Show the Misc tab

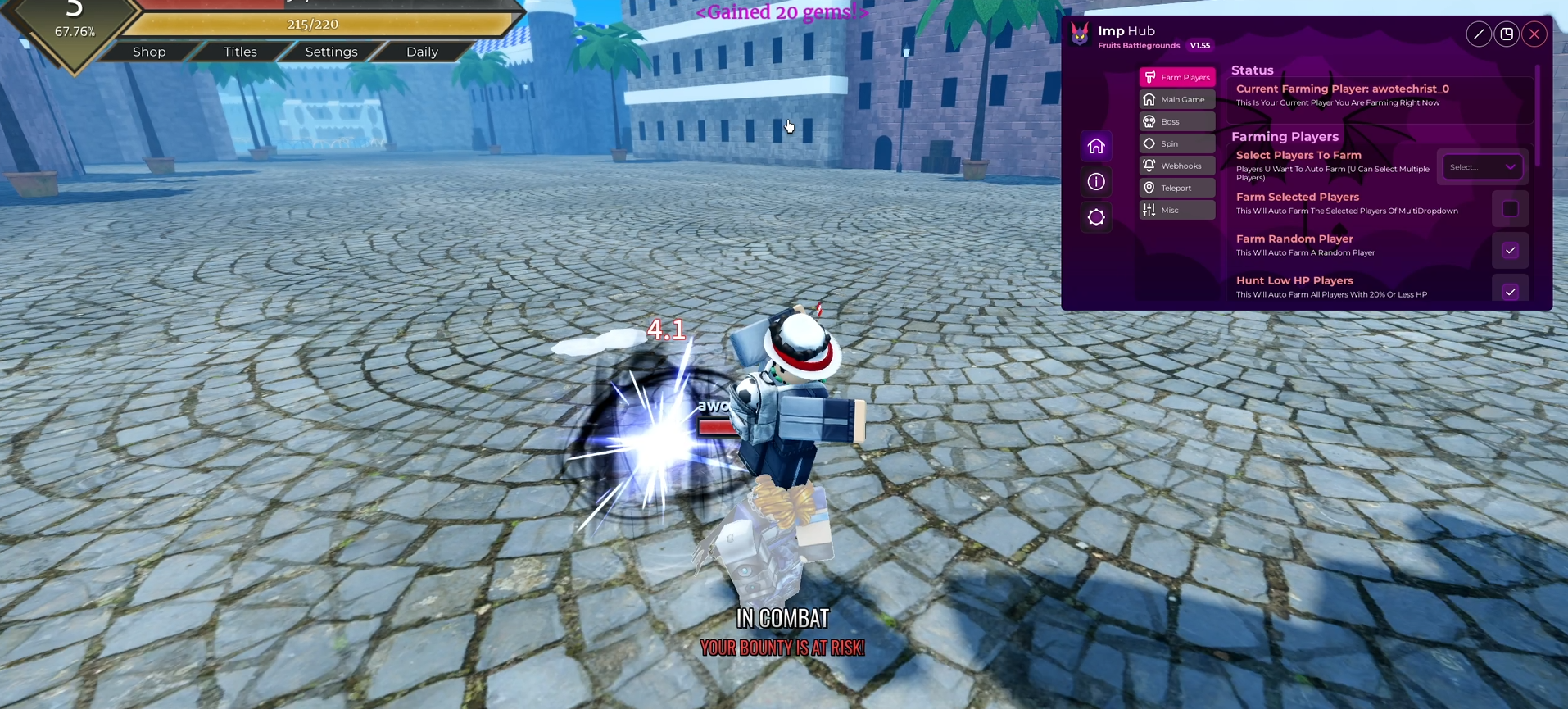click(1176, 210)
